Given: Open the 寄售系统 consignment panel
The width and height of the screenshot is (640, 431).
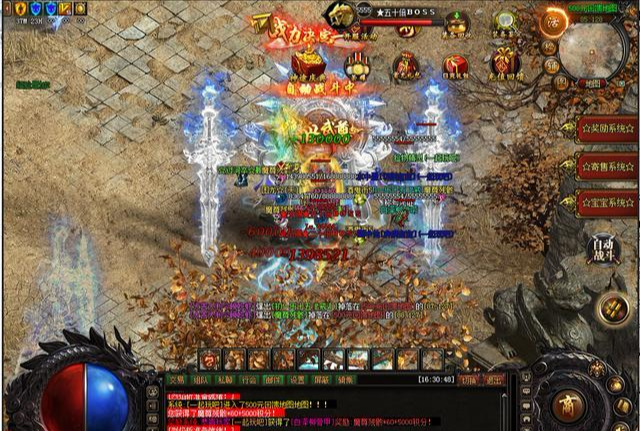Looking at the screenshot, I should [x=607, y=165].
